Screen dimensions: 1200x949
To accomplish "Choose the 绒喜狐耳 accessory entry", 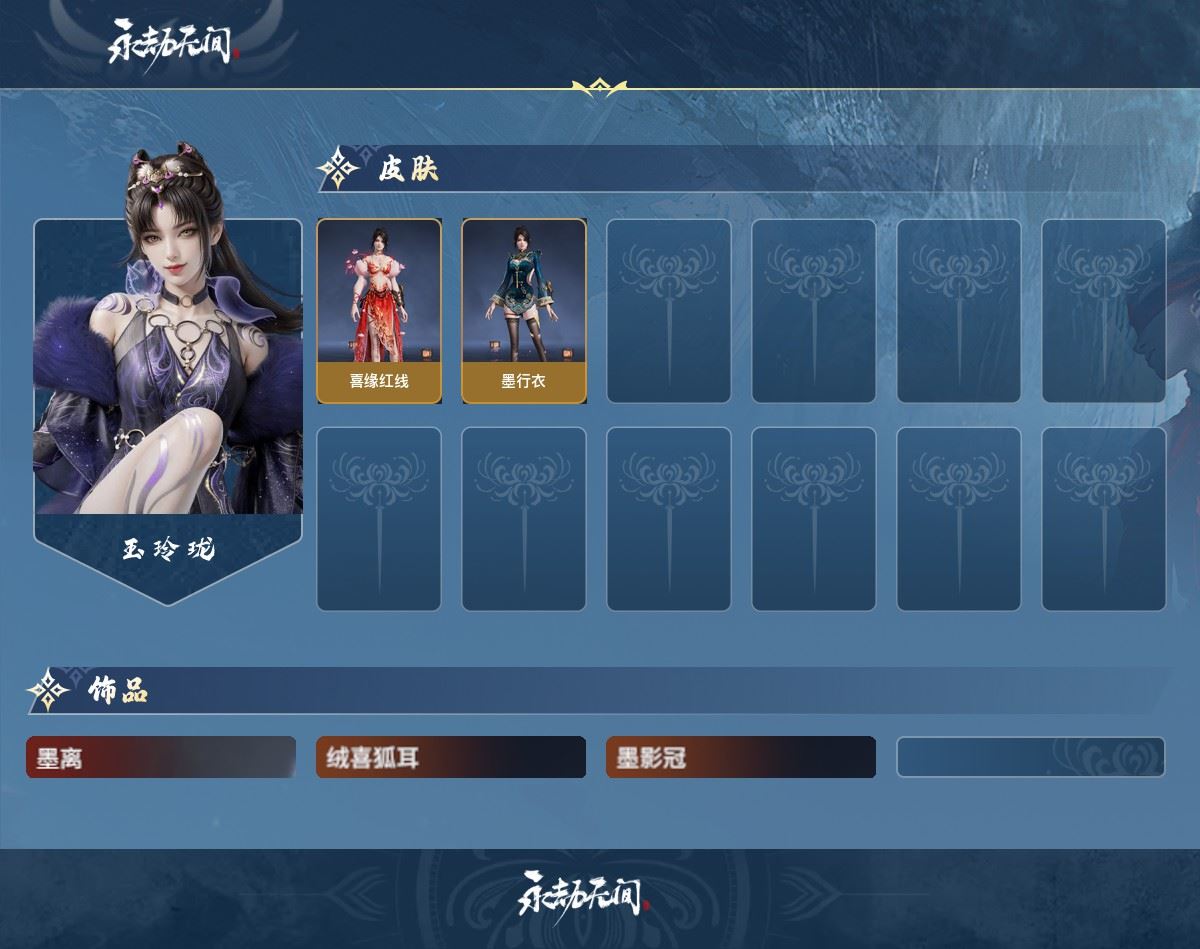I will 451,757.
